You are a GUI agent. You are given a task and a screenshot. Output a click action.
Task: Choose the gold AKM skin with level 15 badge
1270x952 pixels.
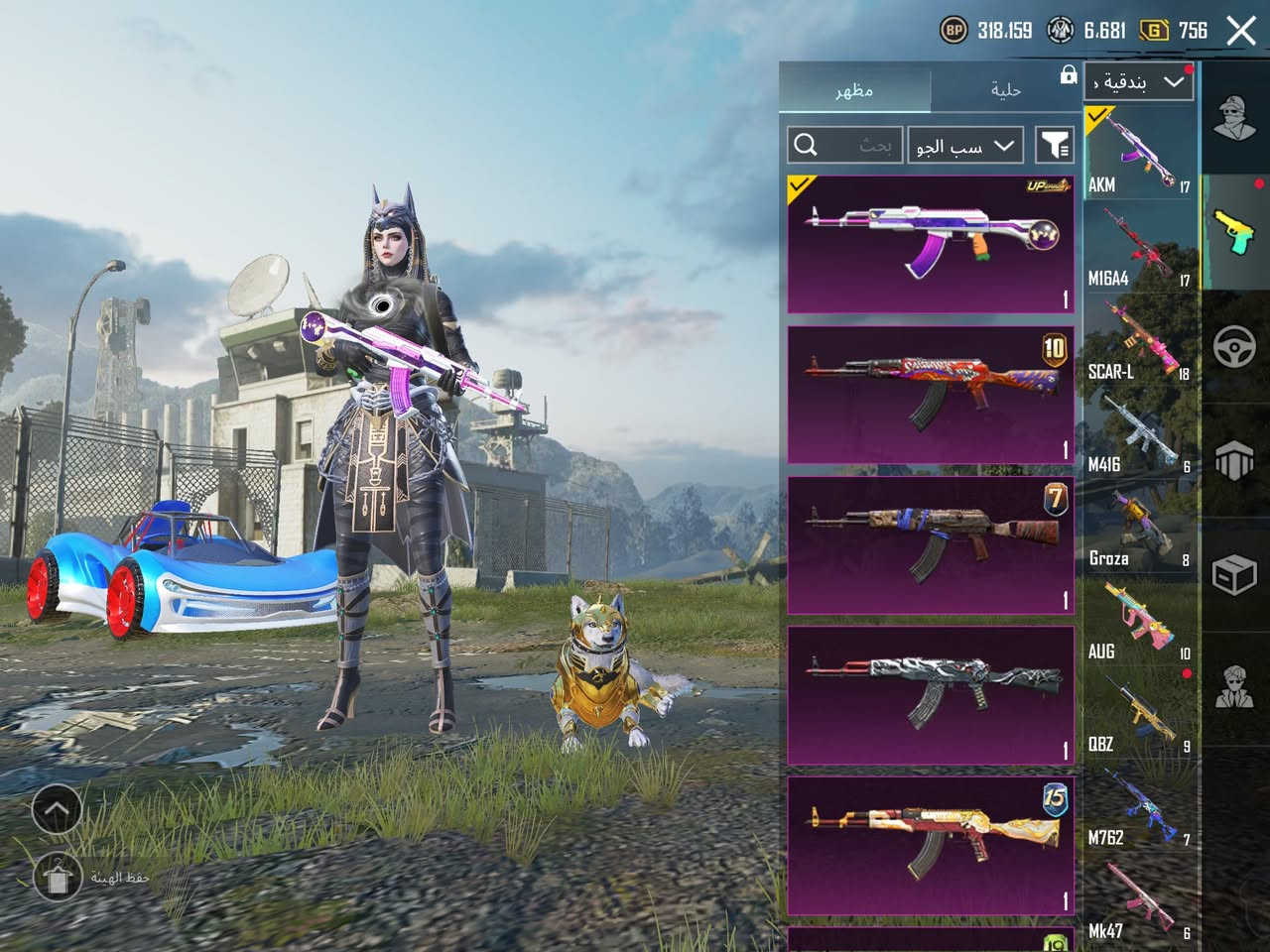pyautogui.click(x=930, y=845)
